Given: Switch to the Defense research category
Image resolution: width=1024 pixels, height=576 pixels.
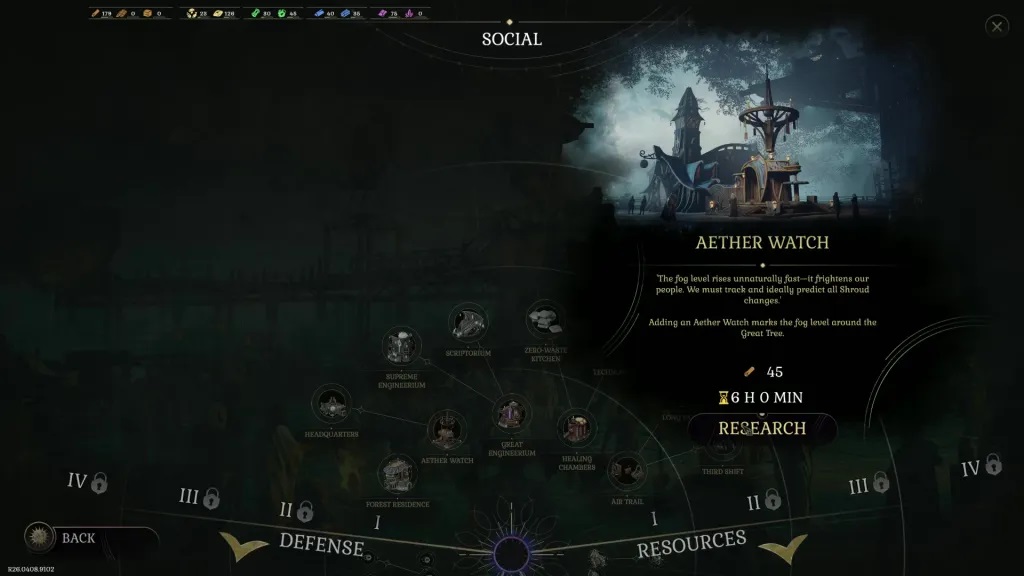Looking at the screenshot, I should (x=321, y=544).
